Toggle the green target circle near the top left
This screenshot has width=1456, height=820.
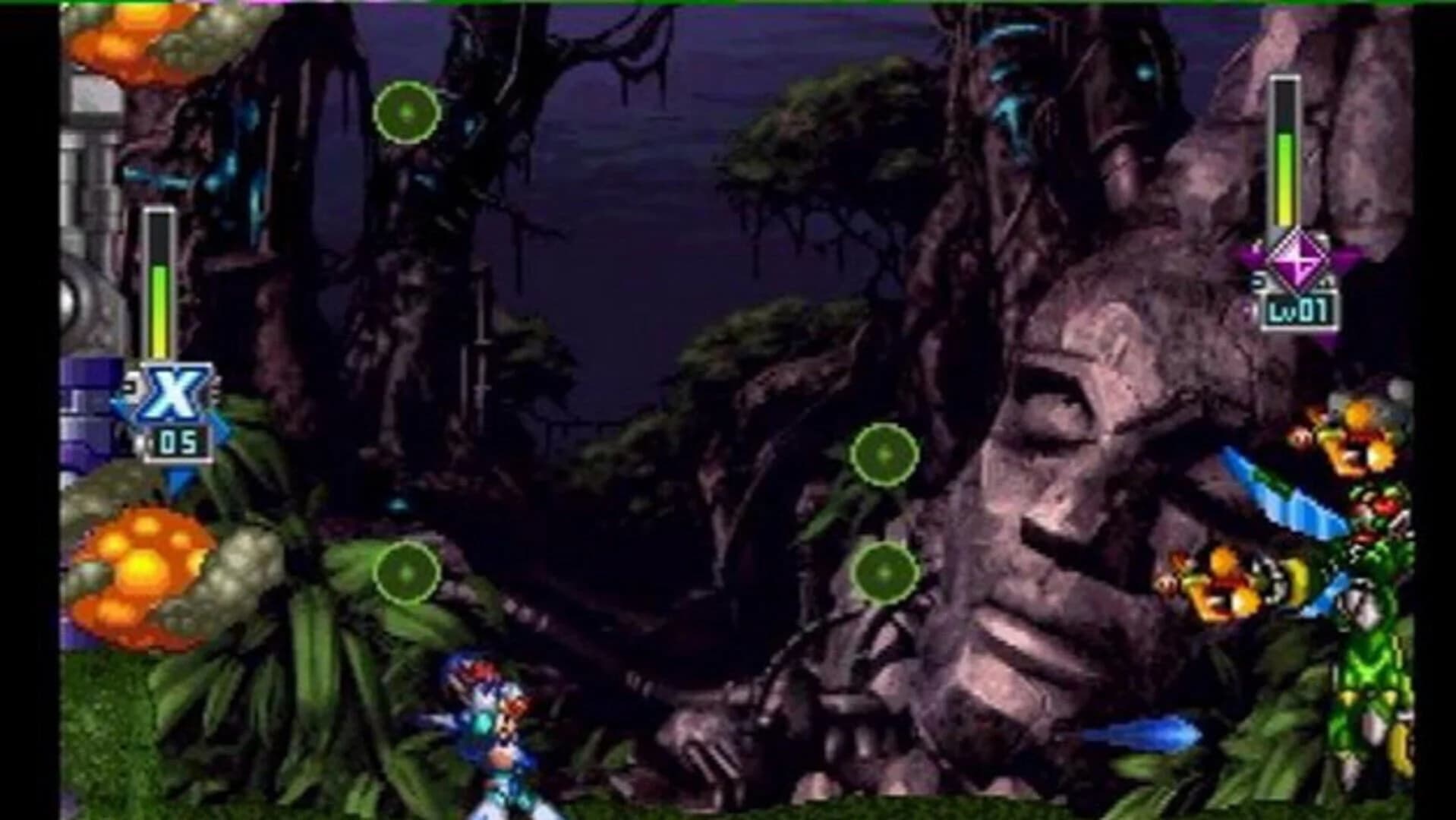click(405, 114)
